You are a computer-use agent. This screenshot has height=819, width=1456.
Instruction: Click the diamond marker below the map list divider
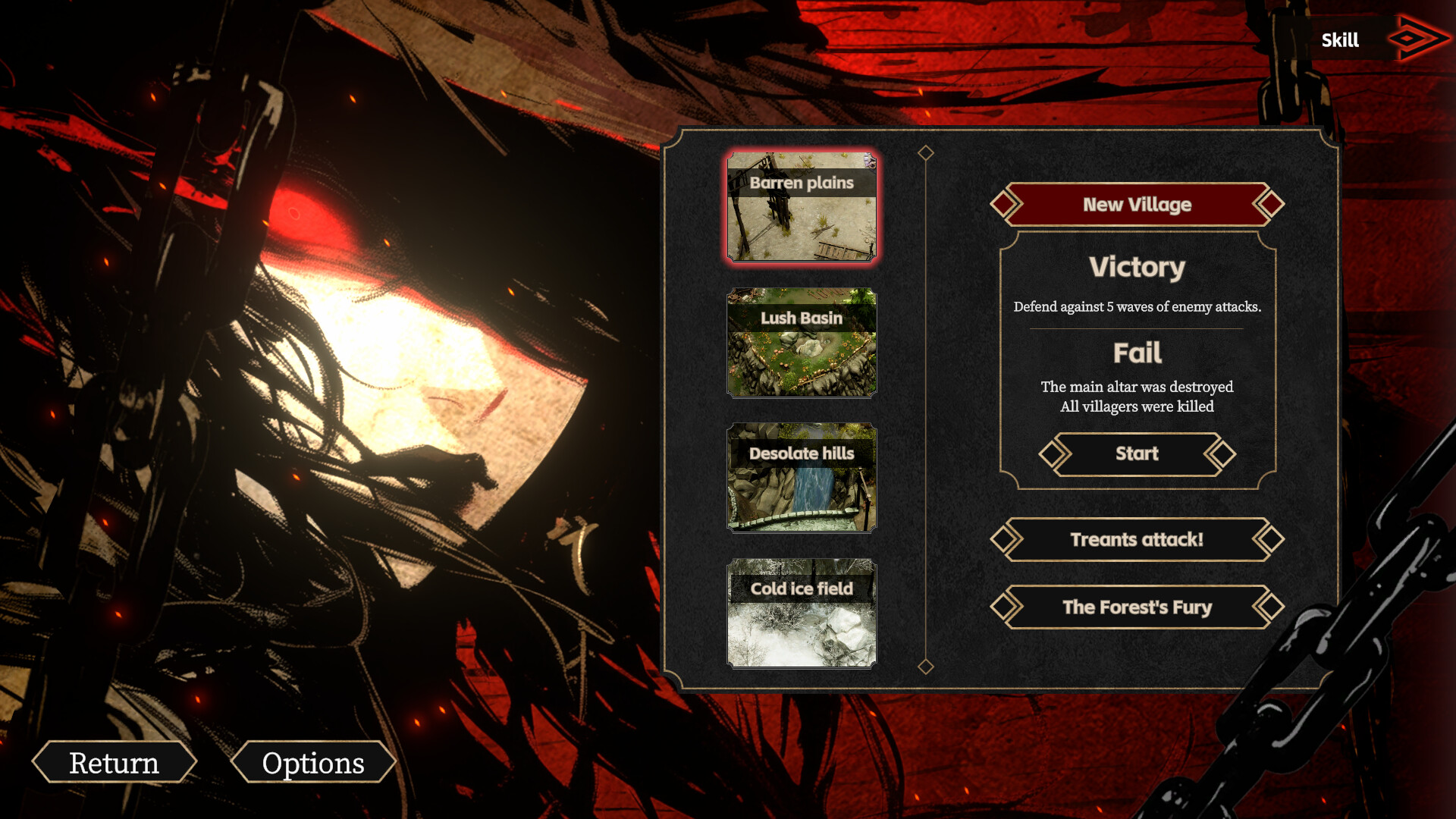click(924, 668)
